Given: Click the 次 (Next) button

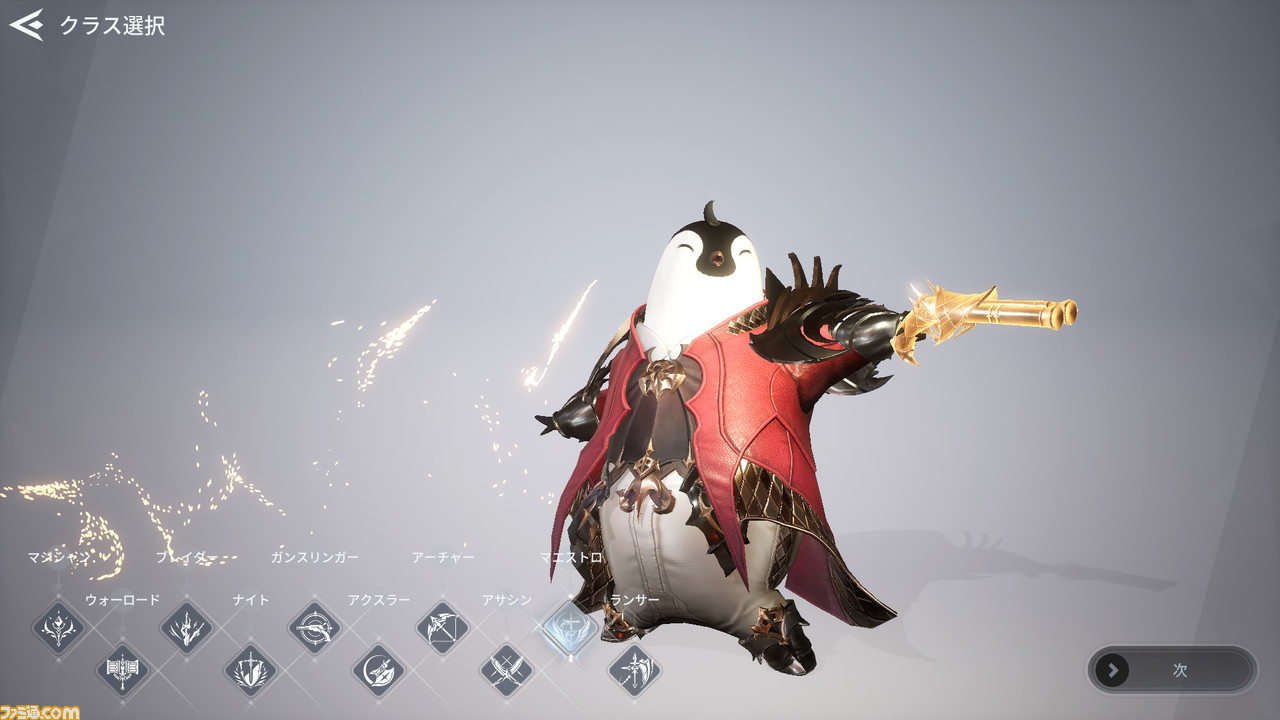Looking at the screenshot, I should [1171, 670].
